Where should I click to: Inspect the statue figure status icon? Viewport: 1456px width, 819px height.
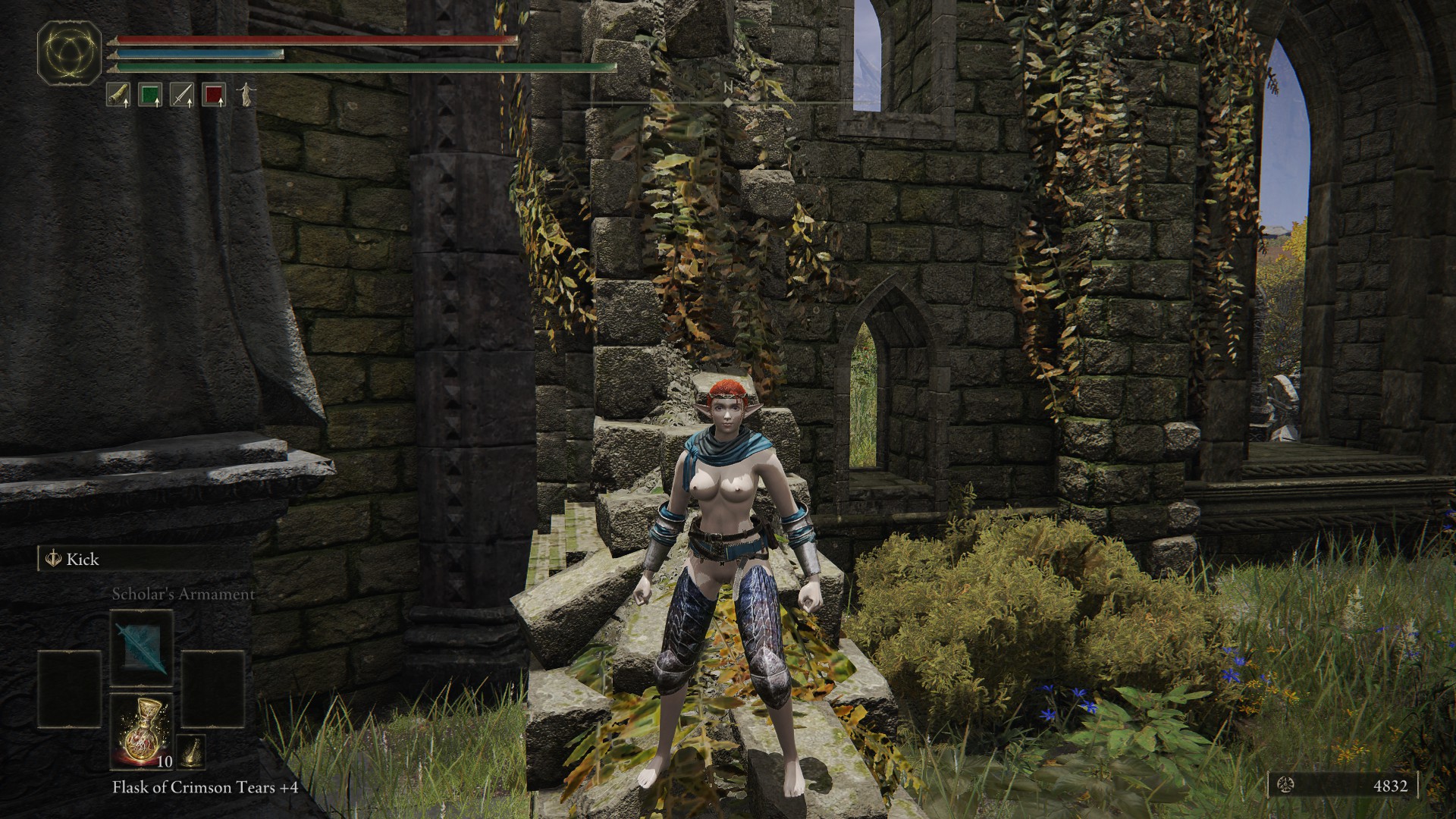246,94
